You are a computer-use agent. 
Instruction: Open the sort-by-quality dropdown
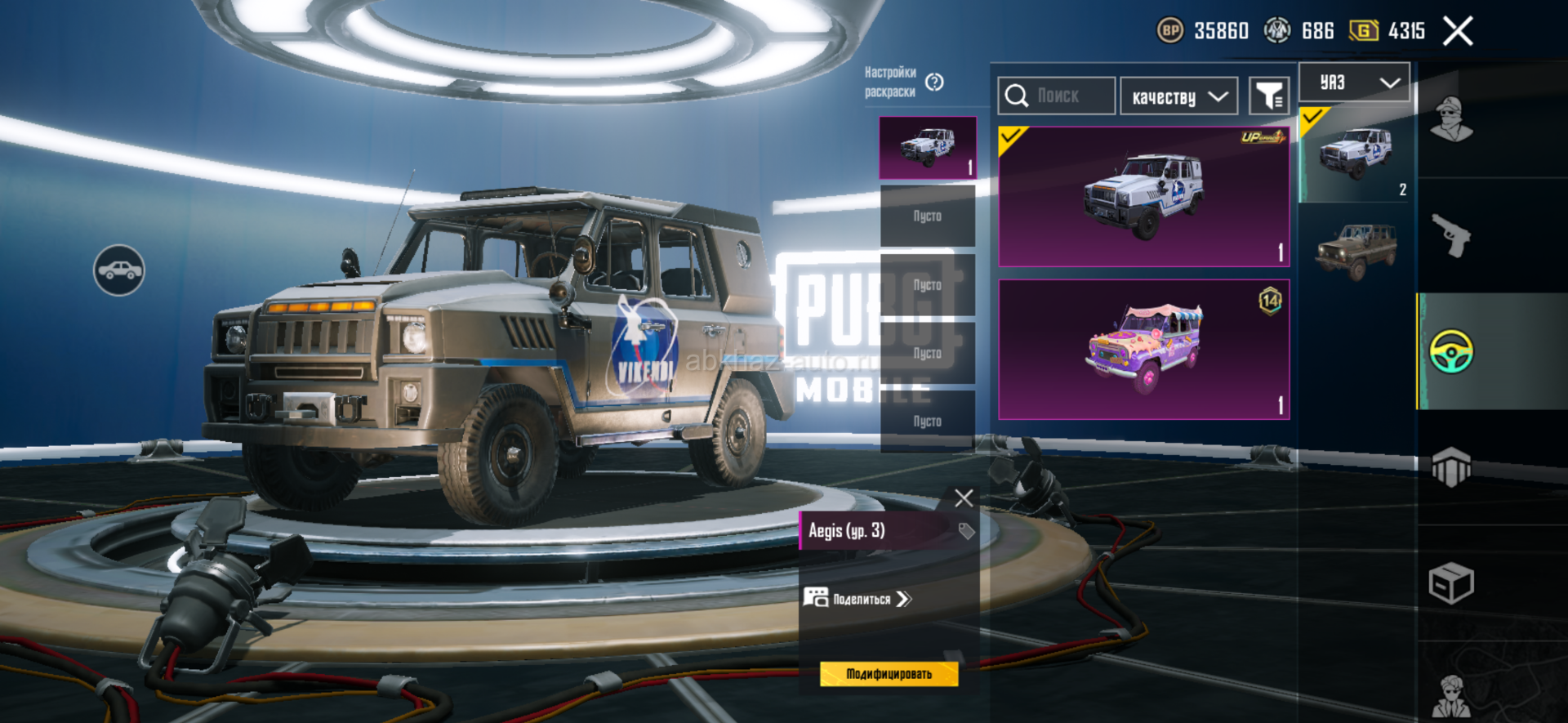1178,97
